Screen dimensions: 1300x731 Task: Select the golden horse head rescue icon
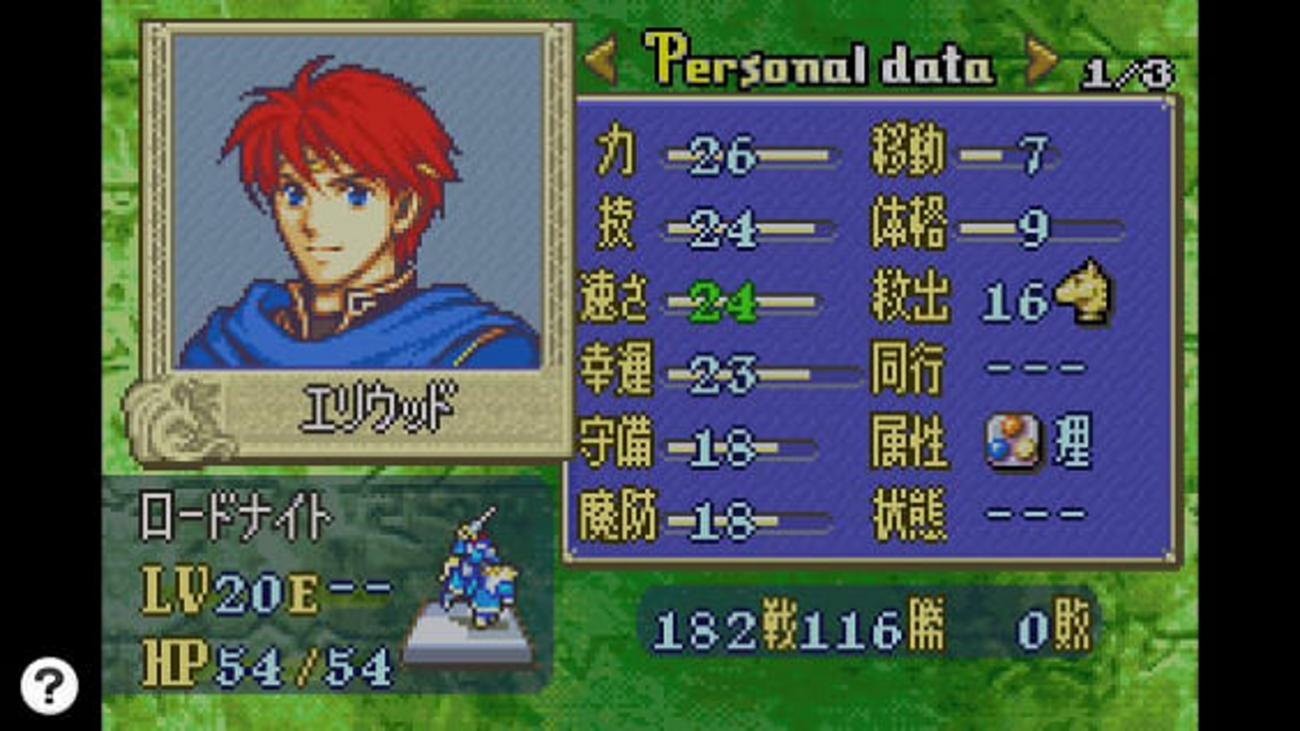(x=1085, y=292)
